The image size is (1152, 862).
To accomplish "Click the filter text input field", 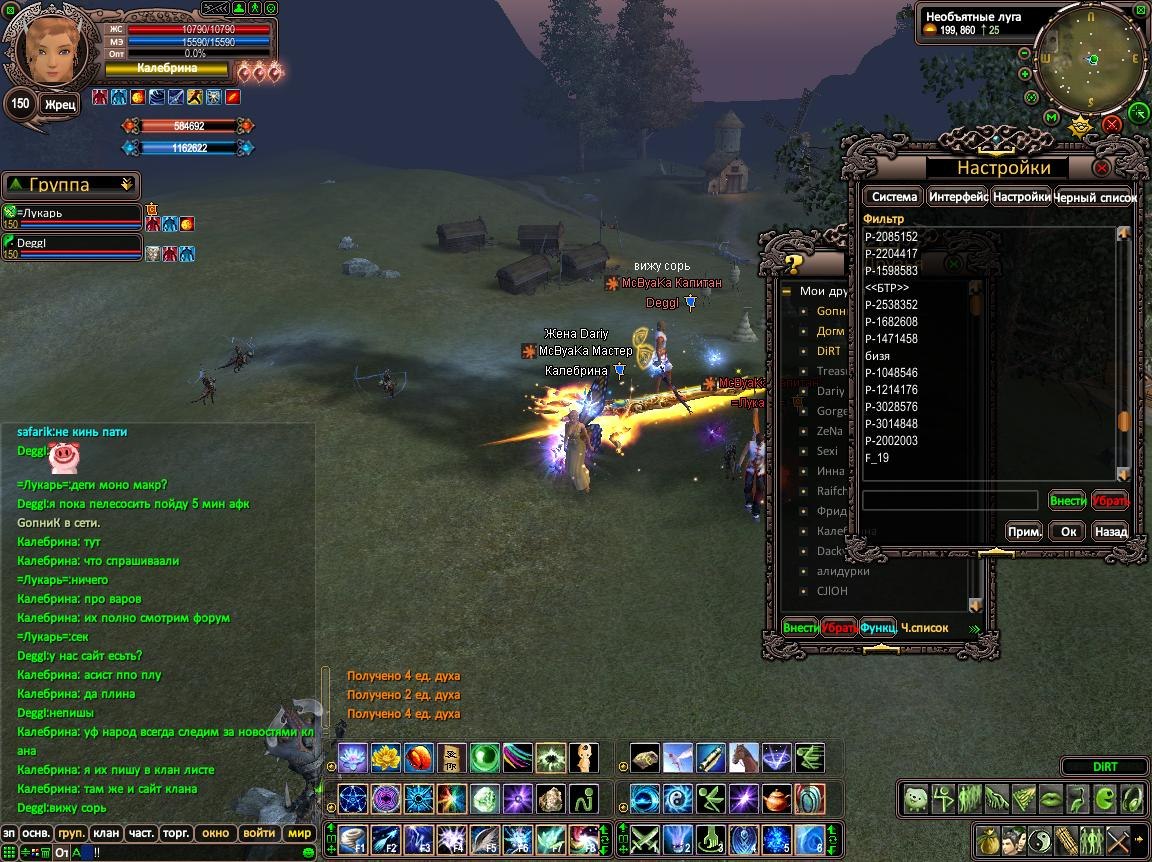I will [x=950, y=500].
